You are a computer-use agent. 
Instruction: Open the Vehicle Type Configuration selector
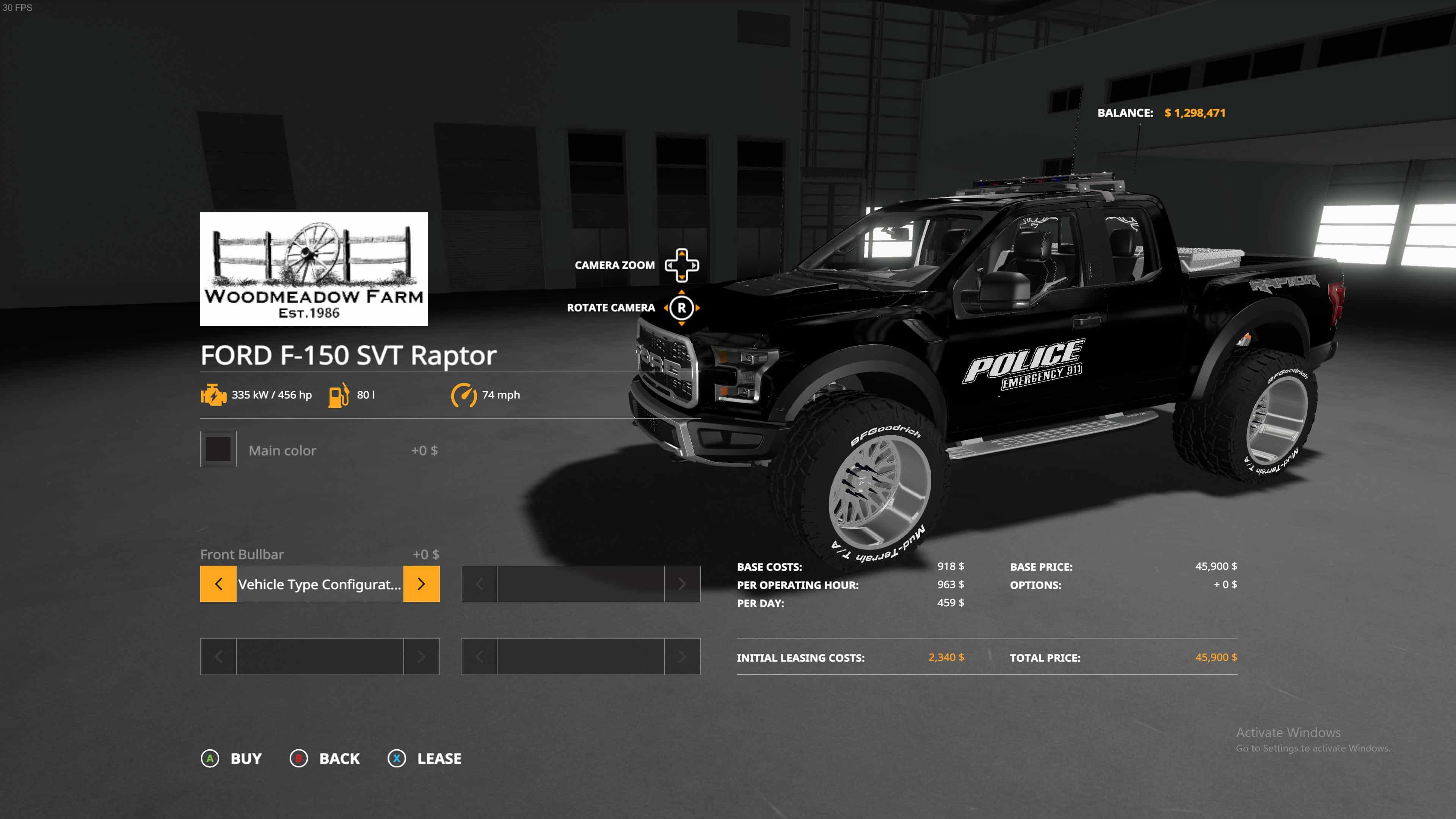click(319, 584)
